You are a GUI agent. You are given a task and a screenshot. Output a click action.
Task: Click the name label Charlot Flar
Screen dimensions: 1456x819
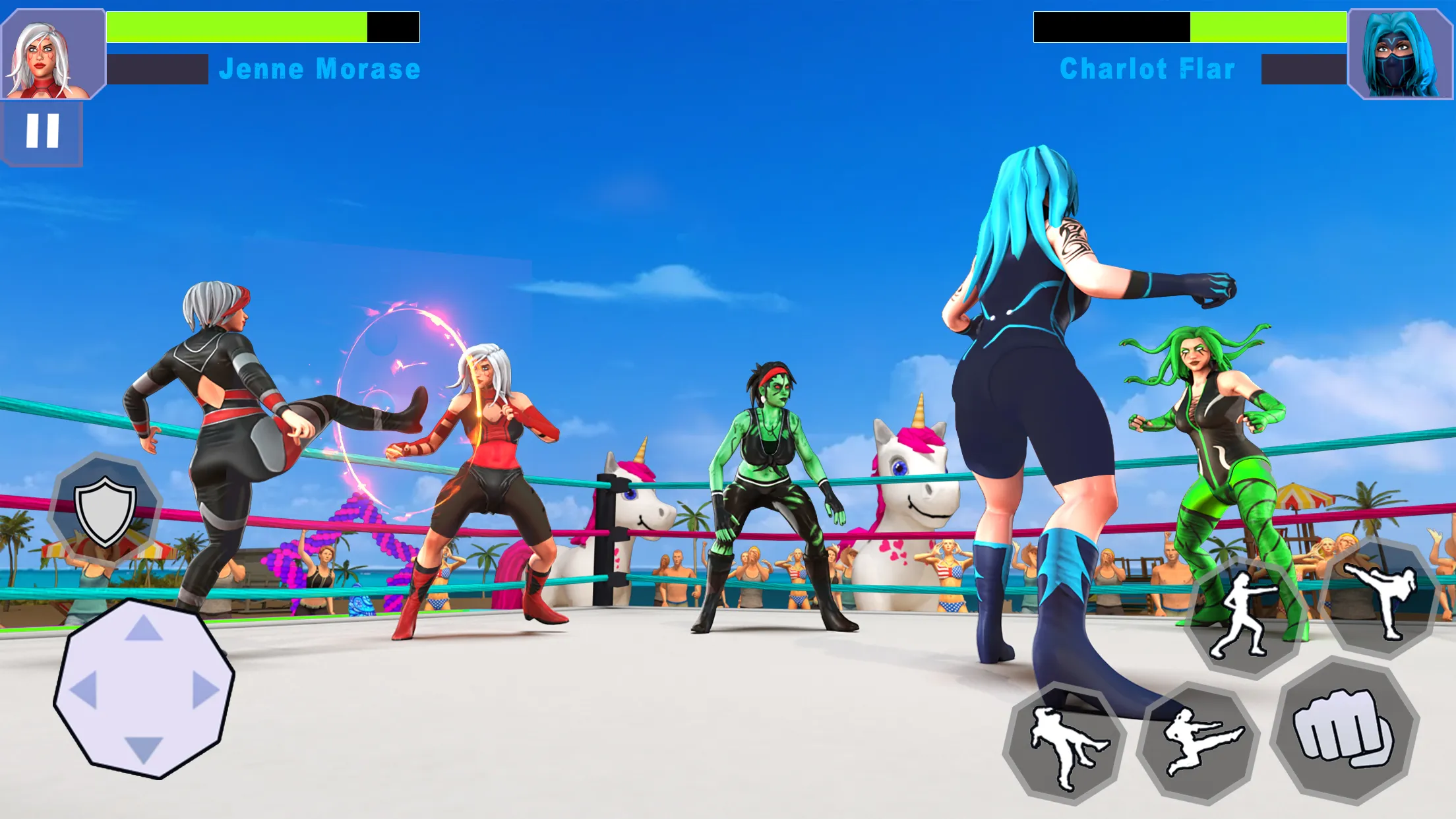[1147, 68]
